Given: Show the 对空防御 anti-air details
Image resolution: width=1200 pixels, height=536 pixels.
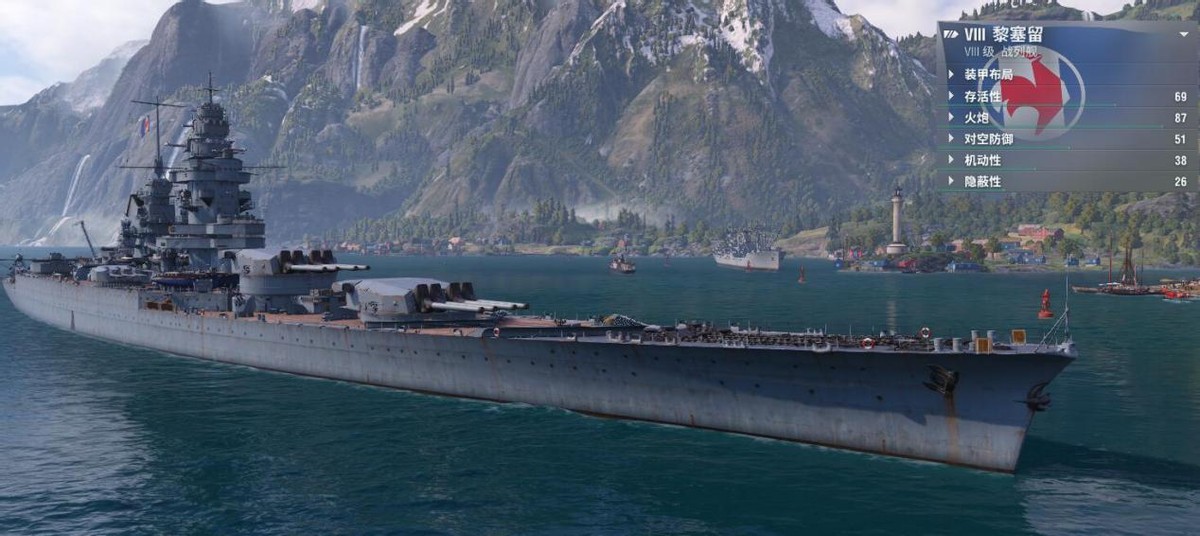Looking at the screenshot, I should click(x=988, y=139).
